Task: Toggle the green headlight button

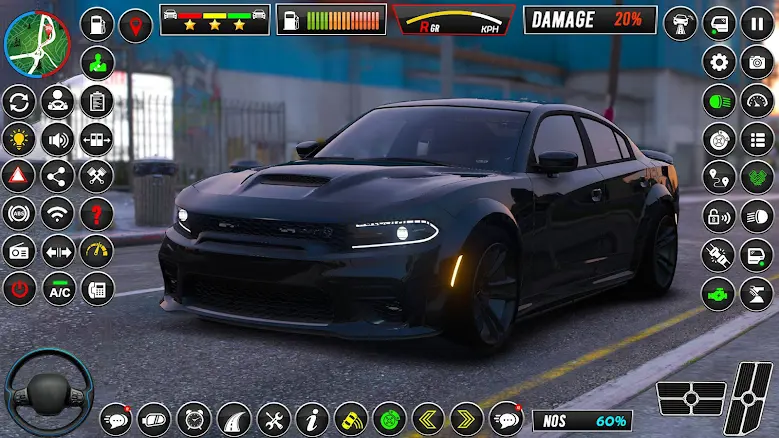Action: pyautogui.click(x=719, y=100)
